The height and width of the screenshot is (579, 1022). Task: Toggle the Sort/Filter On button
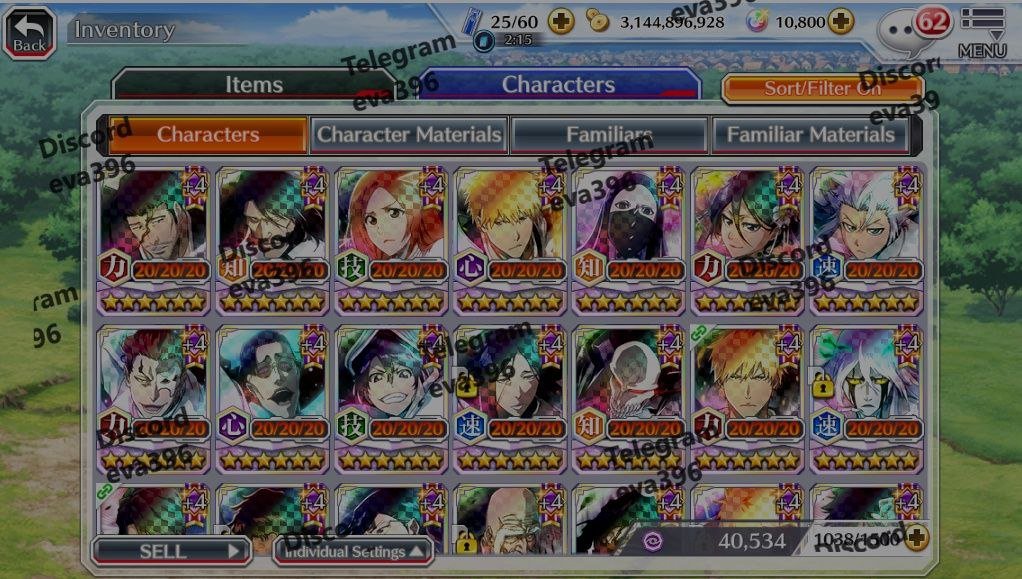822,88
